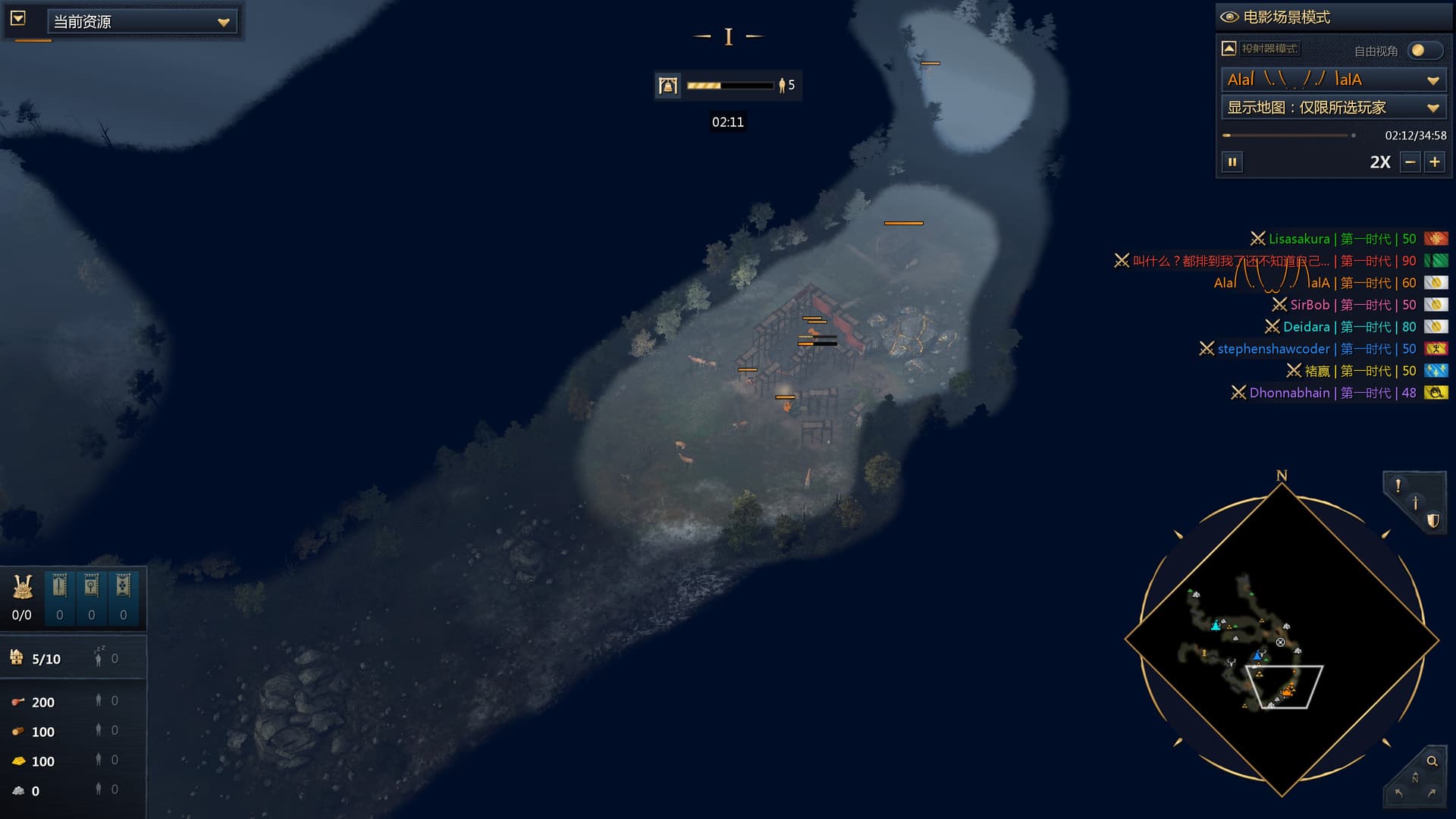
Task: Pause the replay playback
Action: tap(1232, 162)
